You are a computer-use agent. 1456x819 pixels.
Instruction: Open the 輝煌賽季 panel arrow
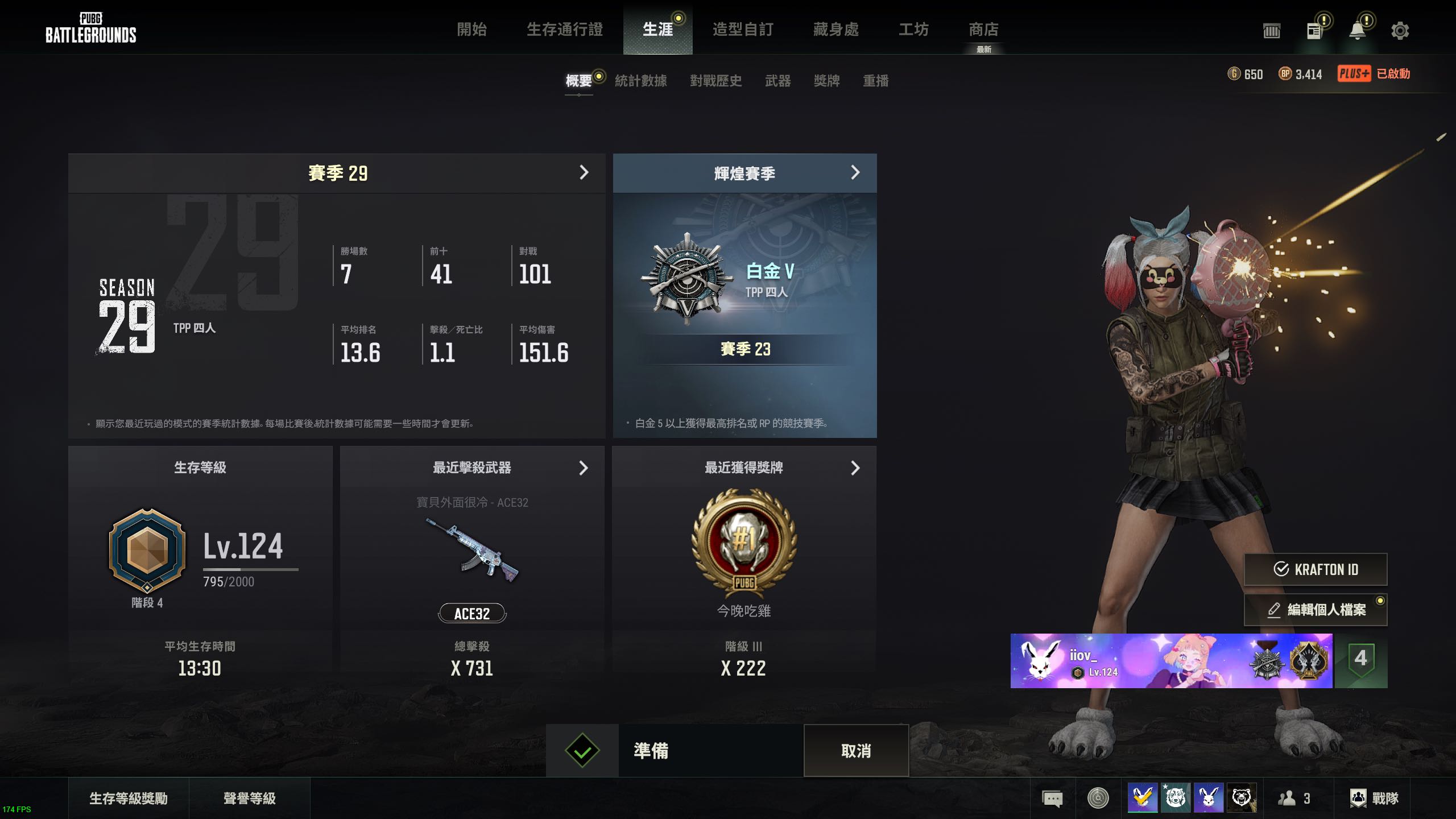tap(855, 173)
